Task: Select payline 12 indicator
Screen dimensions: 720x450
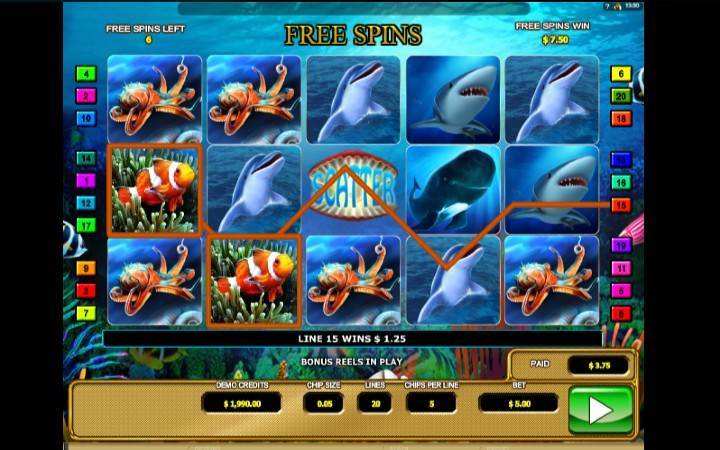Action: click(86, 203)
